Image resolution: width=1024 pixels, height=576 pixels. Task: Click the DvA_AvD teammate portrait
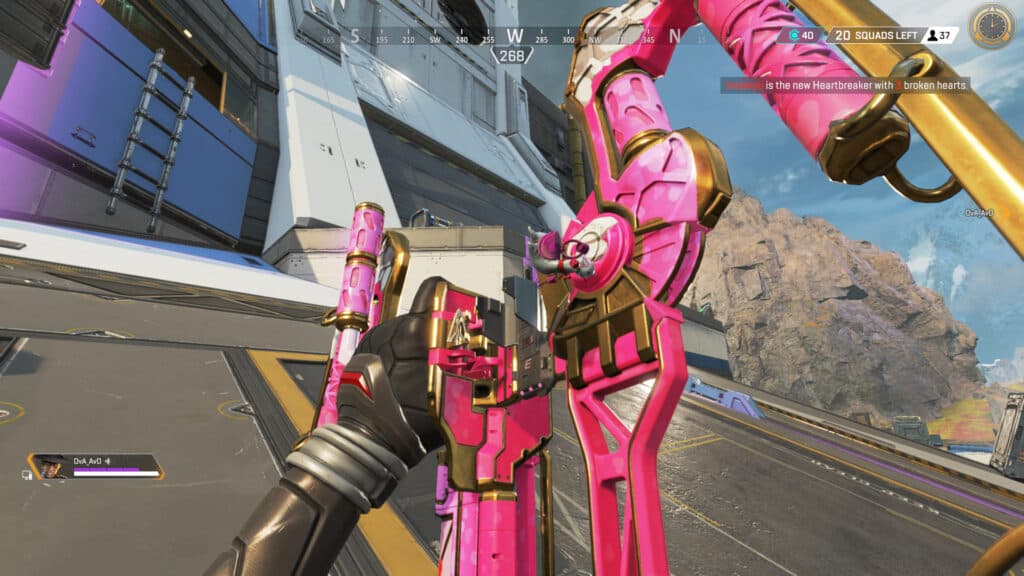point(49,467)
